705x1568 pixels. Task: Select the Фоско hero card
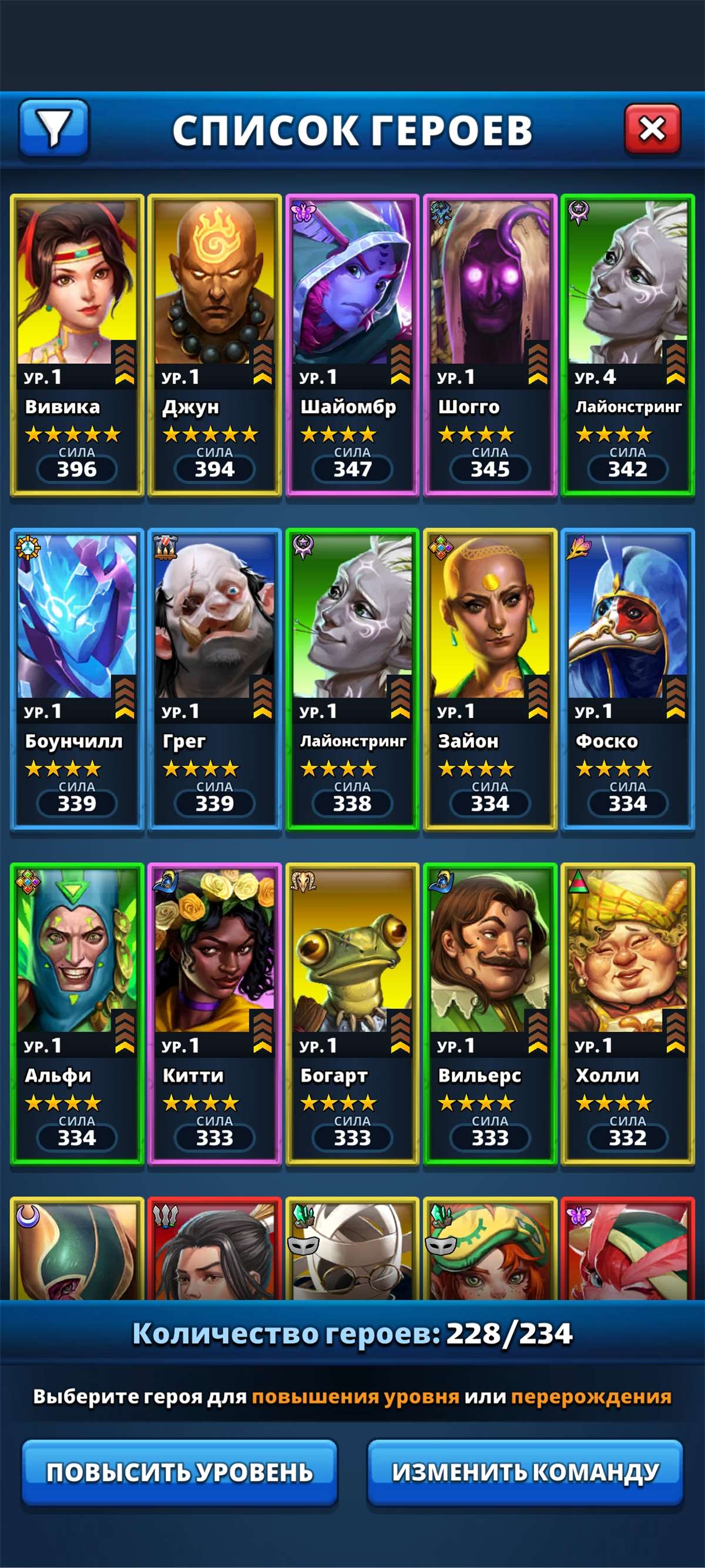click(x=627, y=679)
